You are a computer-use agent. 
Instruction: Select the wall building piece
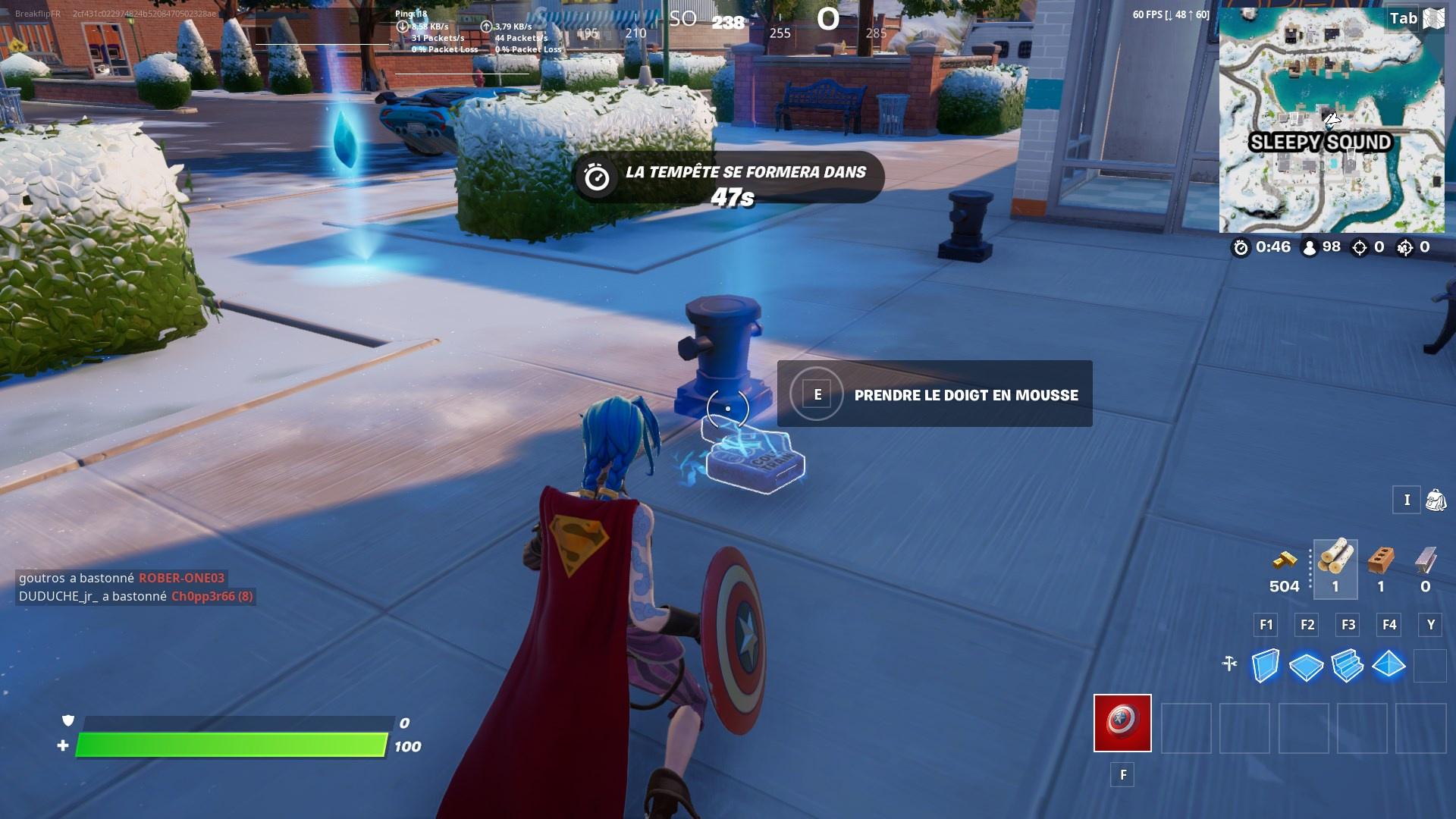click(x=1266, y=666)
